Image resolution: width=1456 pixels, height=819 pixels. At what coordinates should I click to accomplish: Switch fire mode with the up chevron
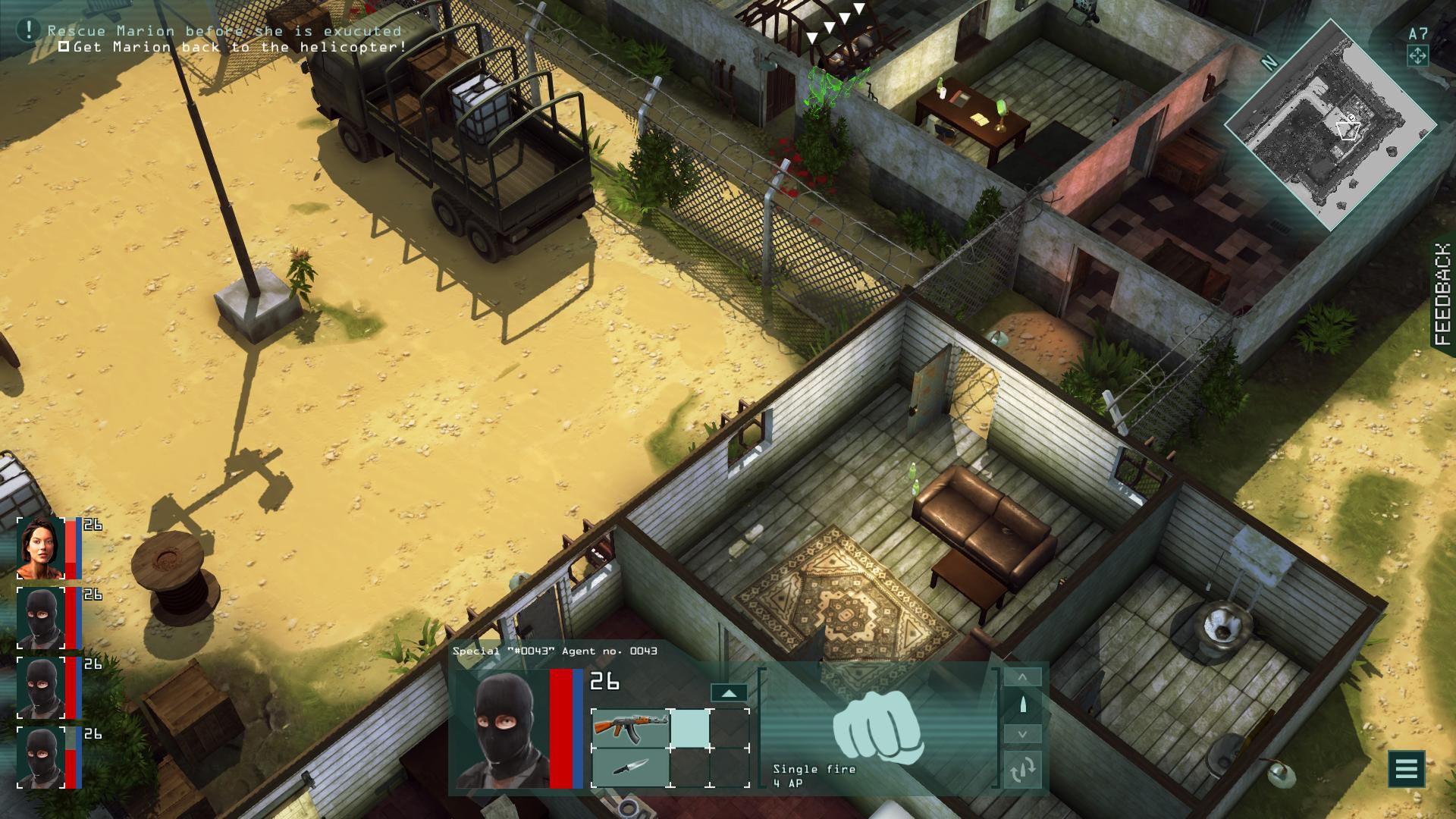coord(1022,676)
